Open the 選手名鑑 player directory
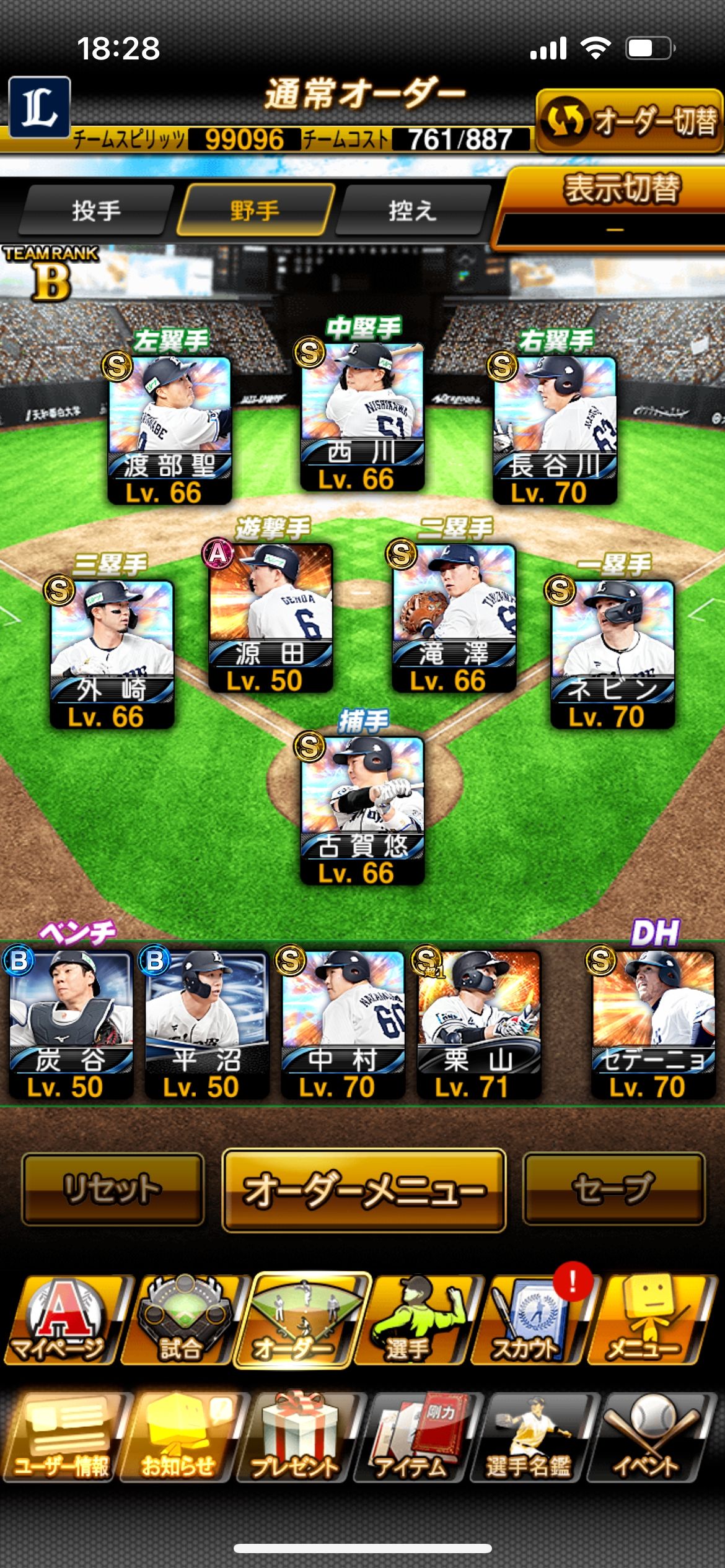This screenshot has height=1568, width=725. 530,1438
